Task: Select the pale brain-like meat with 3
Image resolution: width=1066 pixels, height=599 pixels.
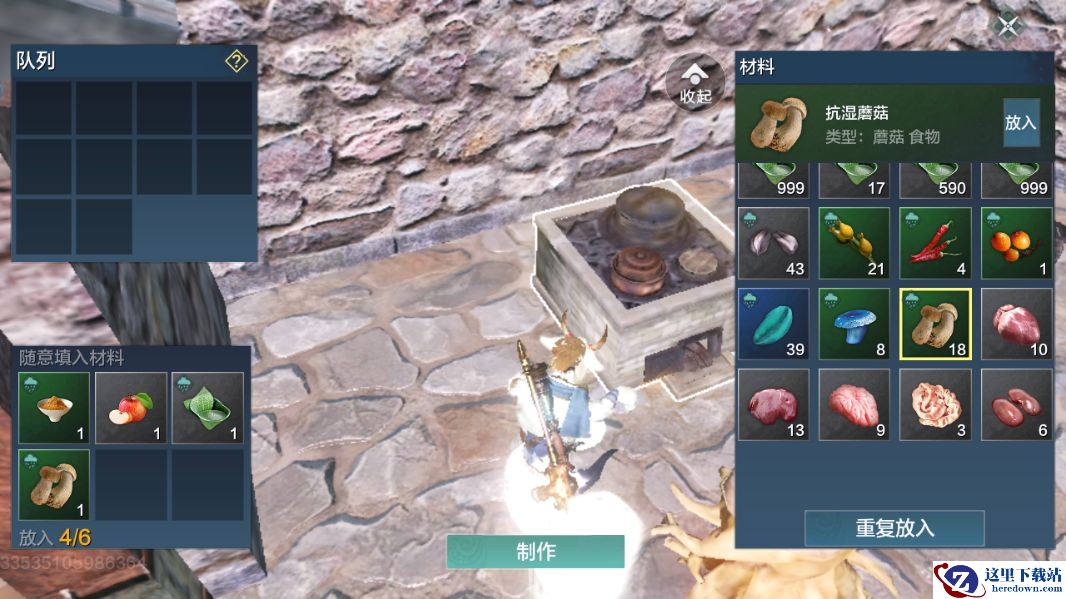Action: pos(935,405)
